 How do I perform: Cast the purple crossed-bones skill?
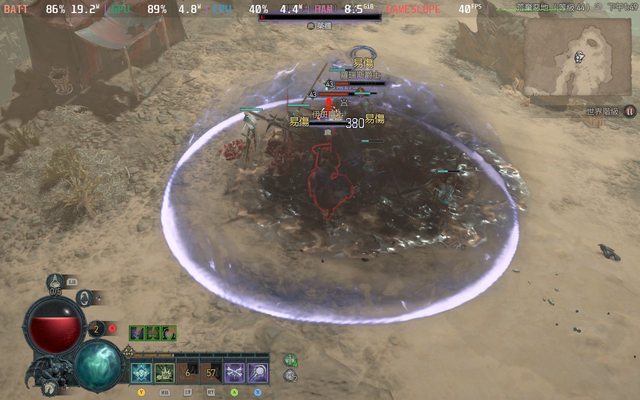235,373
